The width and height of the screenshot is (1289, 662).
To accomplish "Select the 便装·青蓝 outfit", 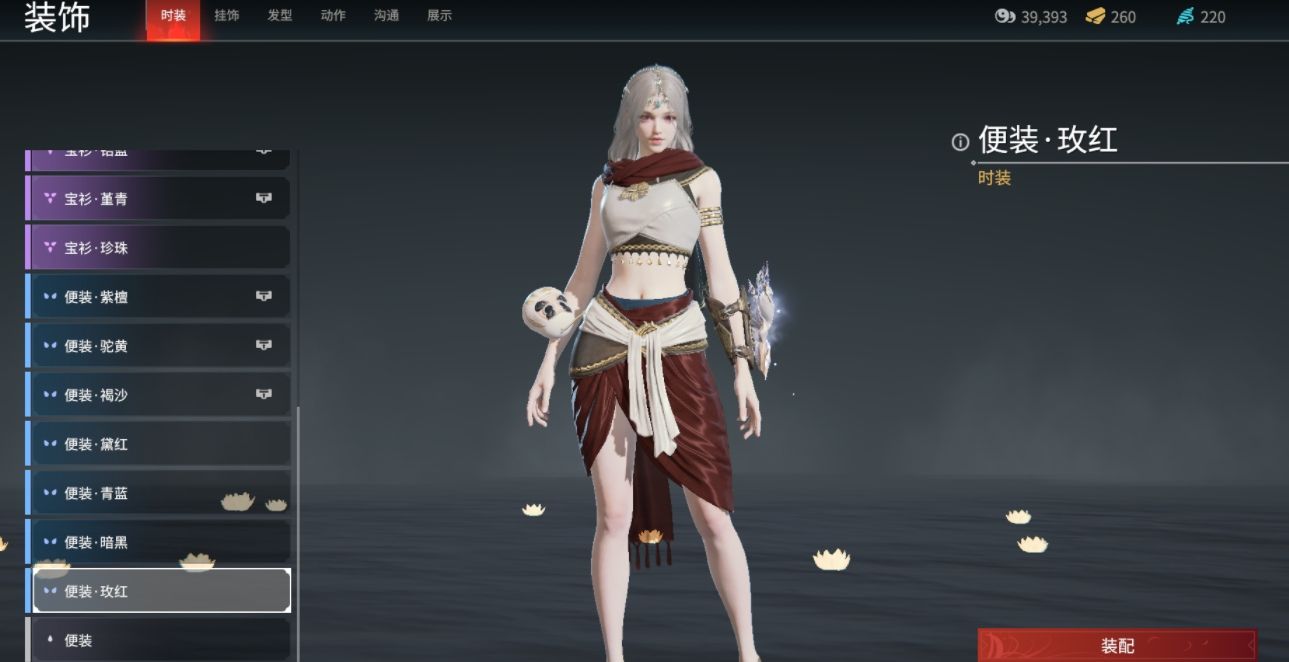I will pyautogui.click(x=160, y=493).
